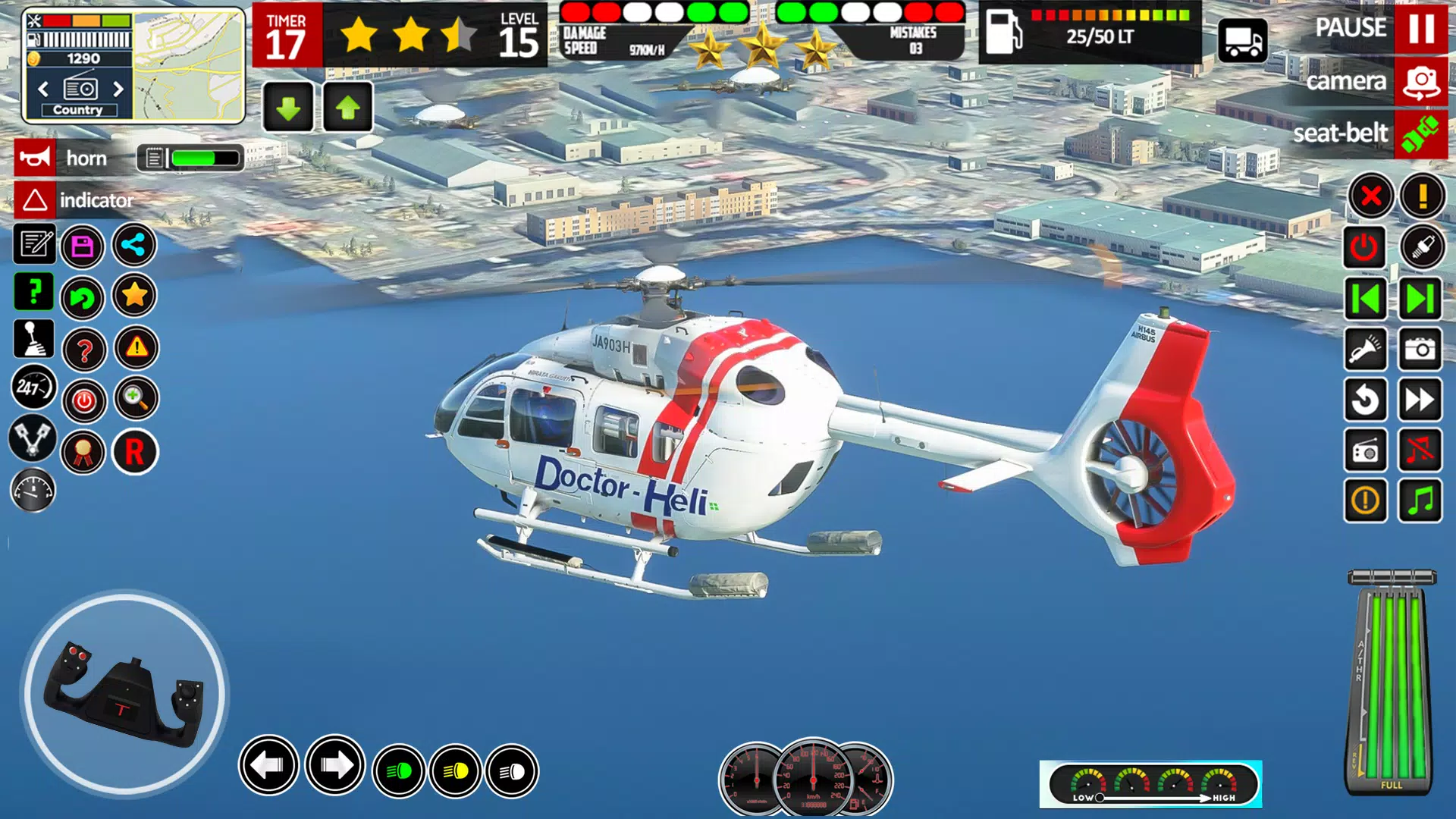Screen dimensions: 1456x819
Task: Open the radio panel
Action: click(1367, 451)
